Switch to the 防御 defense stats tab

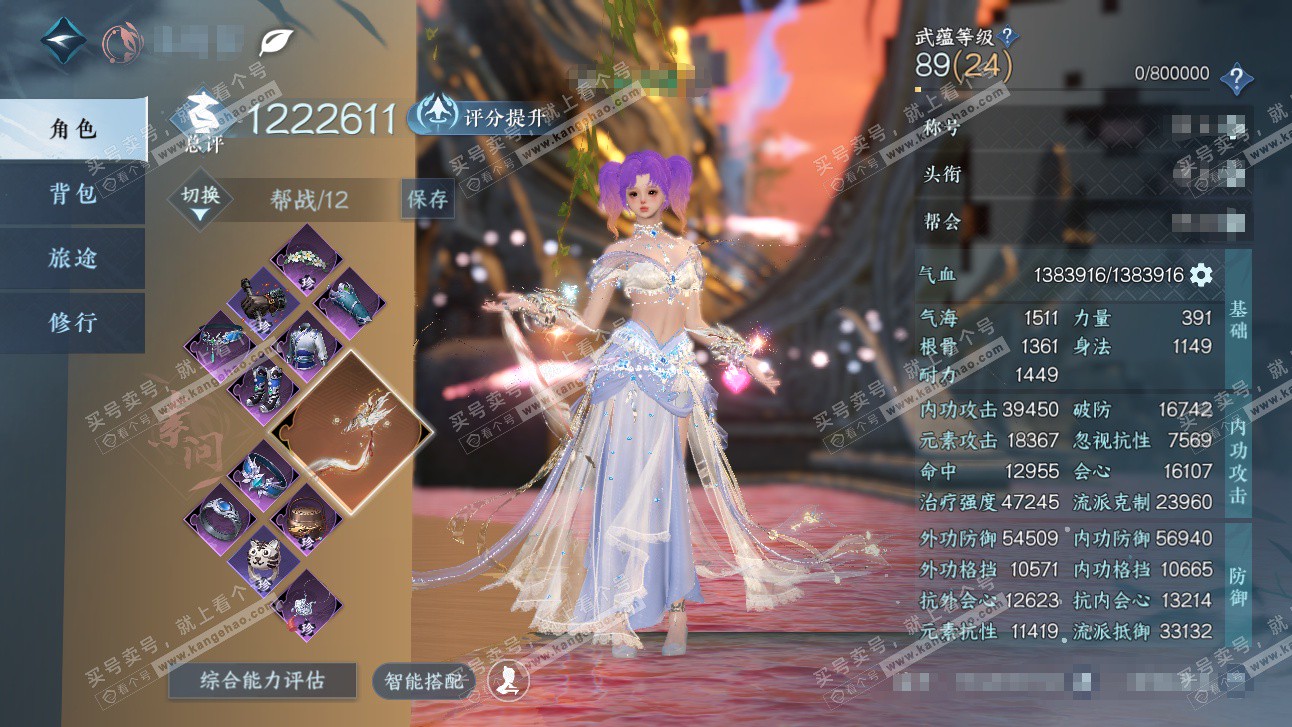coord(1238,586)
